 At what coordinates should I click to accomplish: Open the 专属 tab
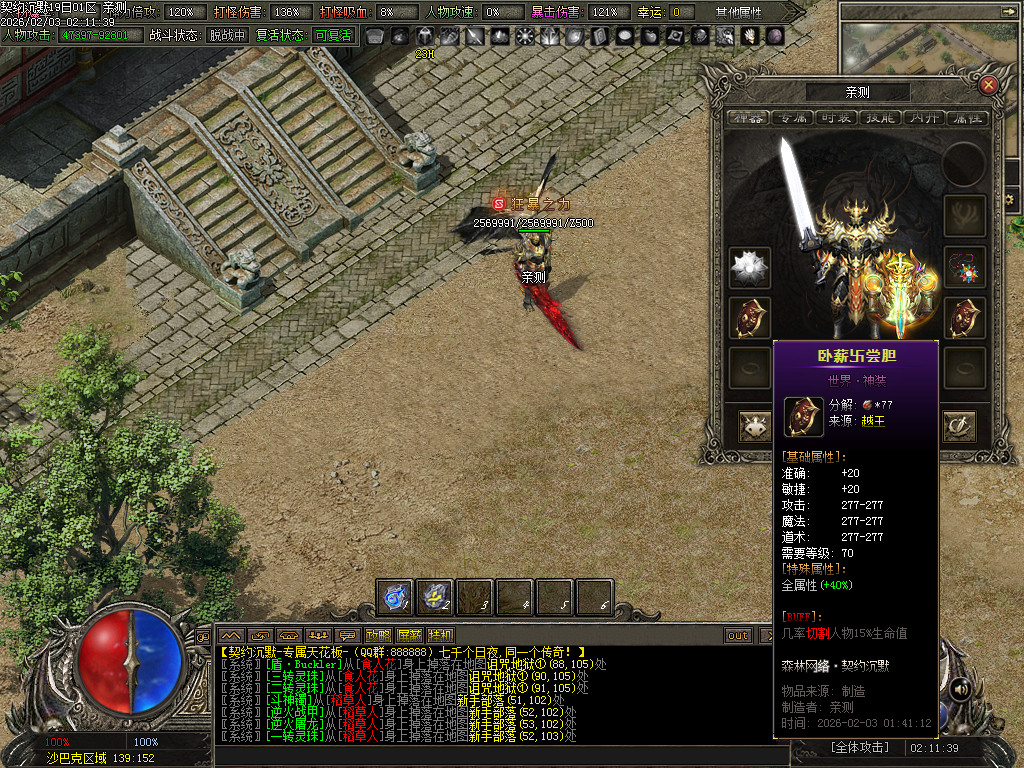click(x=793, y=118)
